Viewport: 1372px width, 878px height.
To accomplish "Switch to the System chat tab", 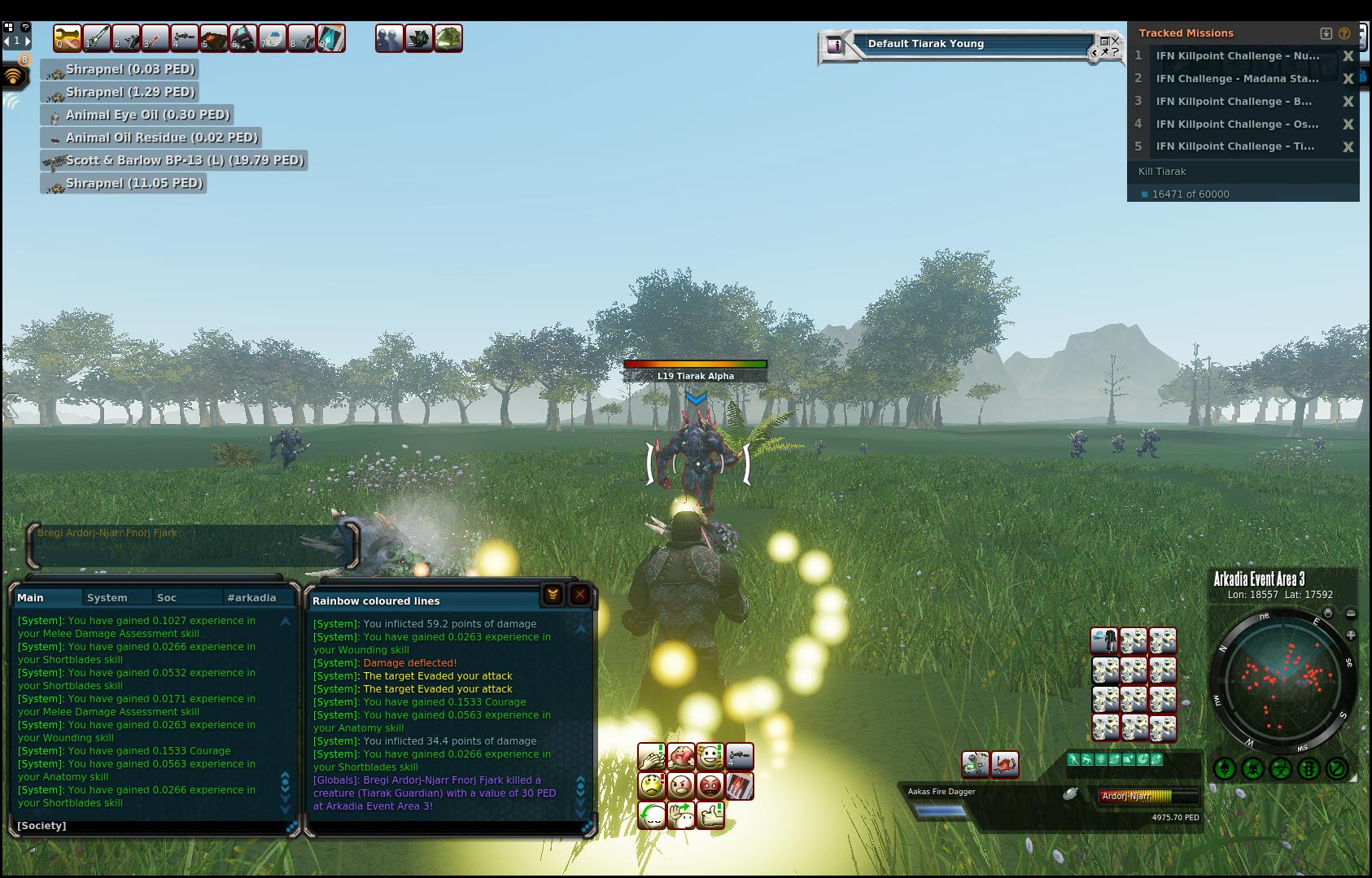I will tap(107, 597).
